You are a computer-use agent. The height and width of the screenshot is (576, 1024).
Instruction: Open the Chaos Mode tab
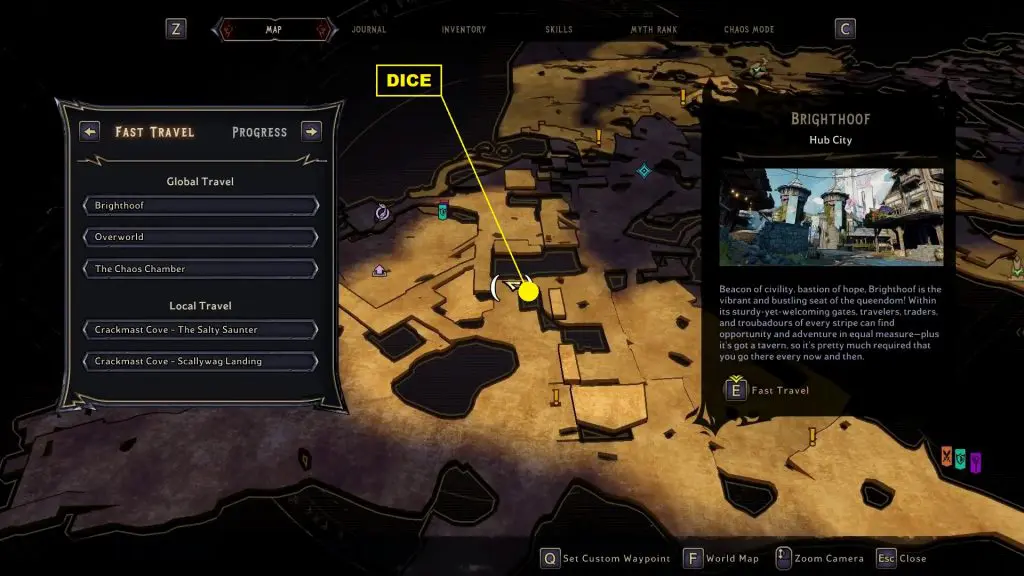coord(749,30)
